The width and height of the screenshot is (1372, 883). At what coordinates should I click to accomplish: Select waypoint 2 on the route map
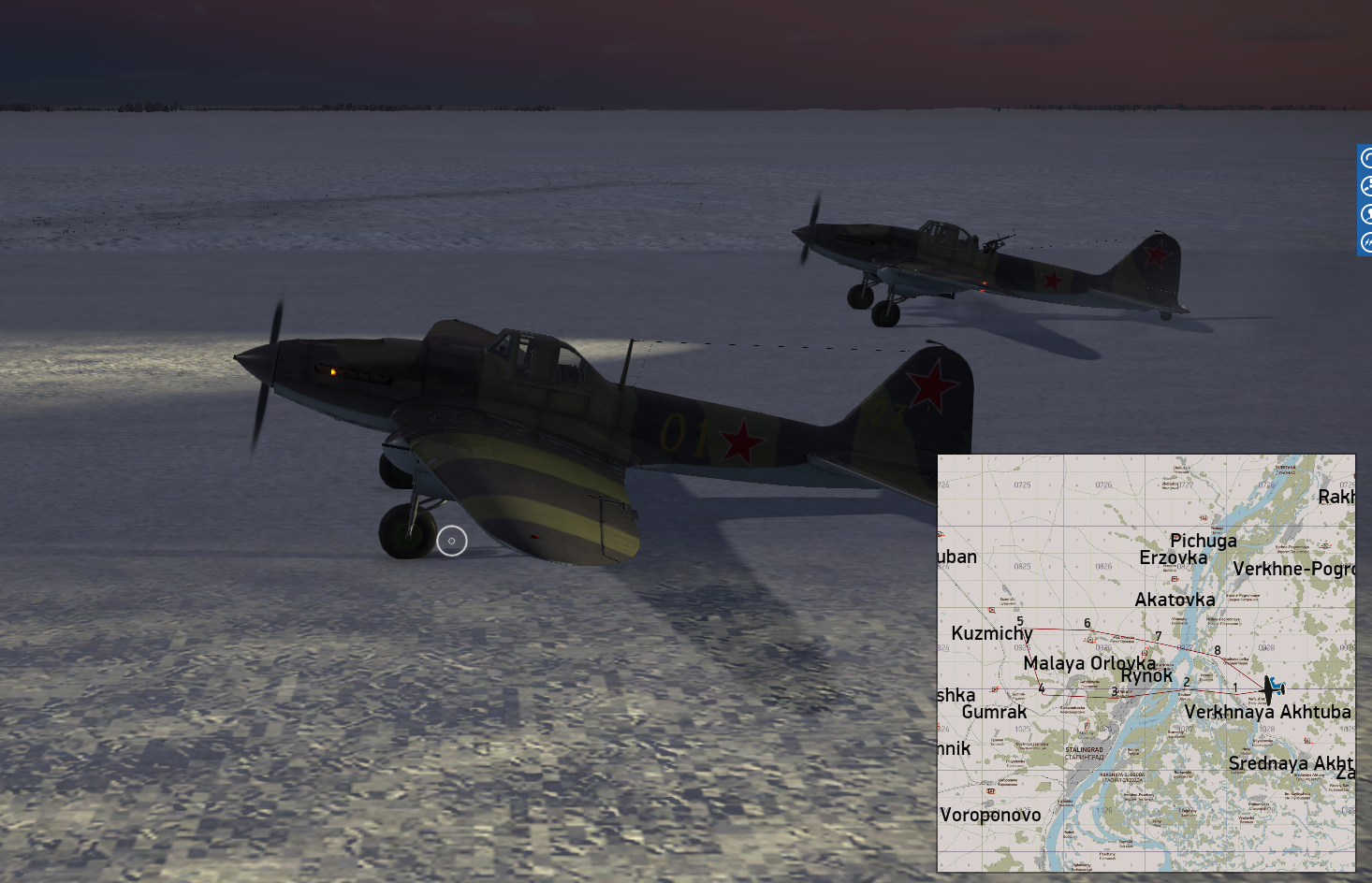pos(1186,683)
